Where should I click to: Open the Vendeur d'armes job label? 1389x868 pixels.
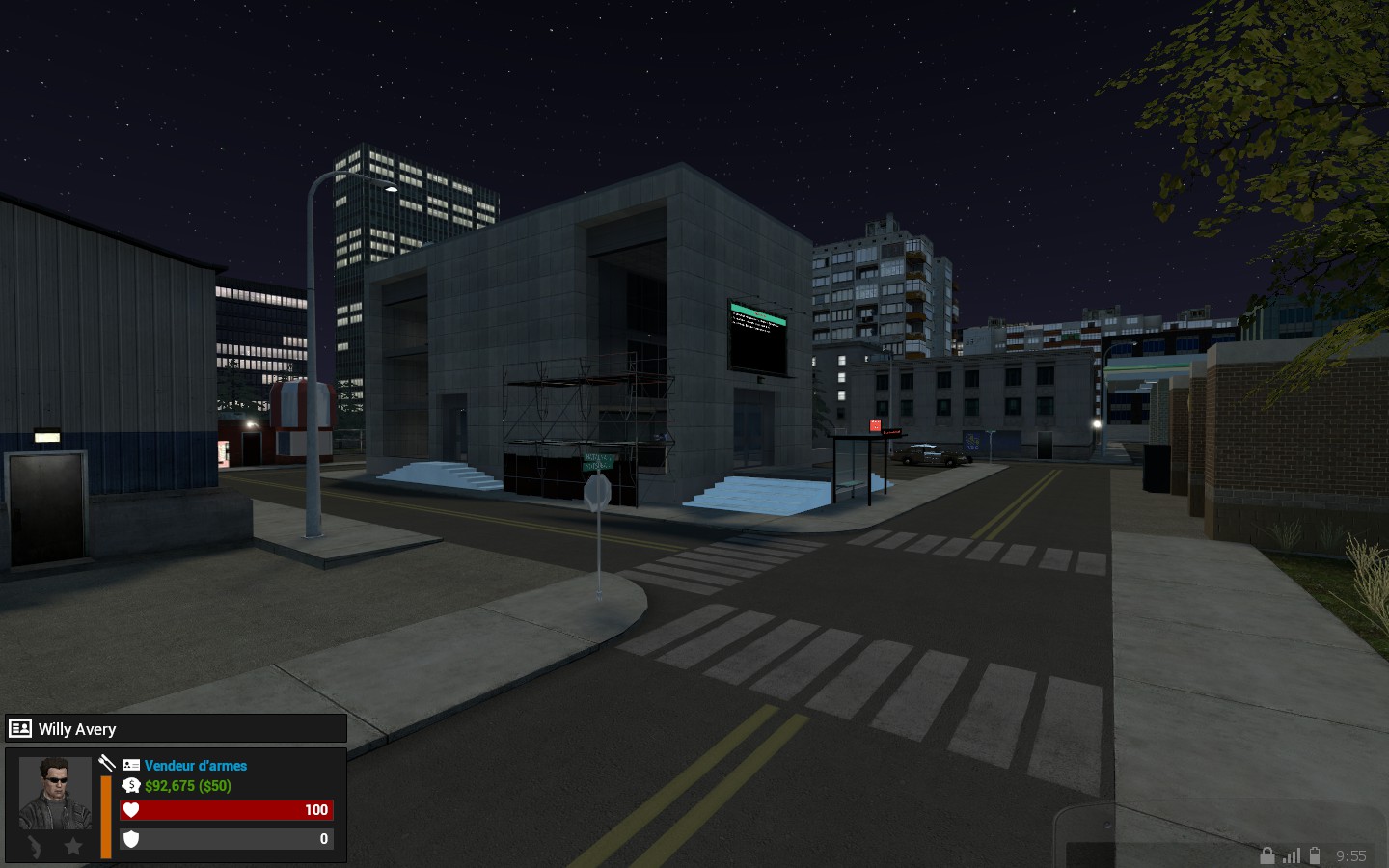(194, 765)
